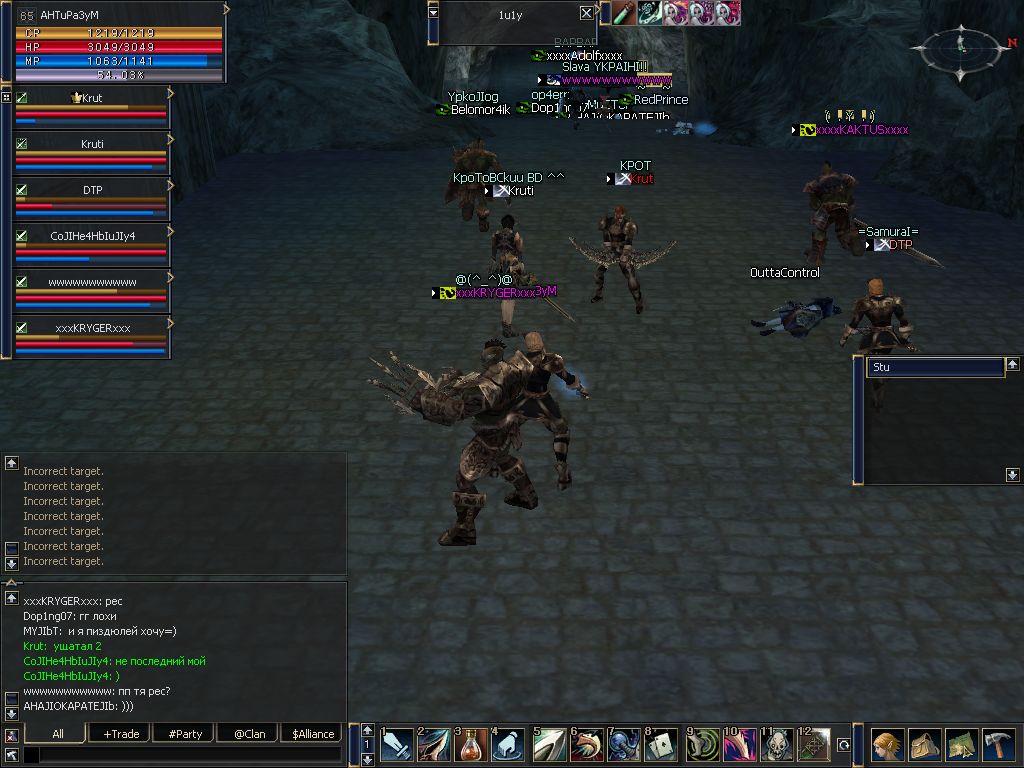The height and width of the screenshot is (768, 1024).
Task: Open the map icon in the menu bar
Action: pos(961,745)
